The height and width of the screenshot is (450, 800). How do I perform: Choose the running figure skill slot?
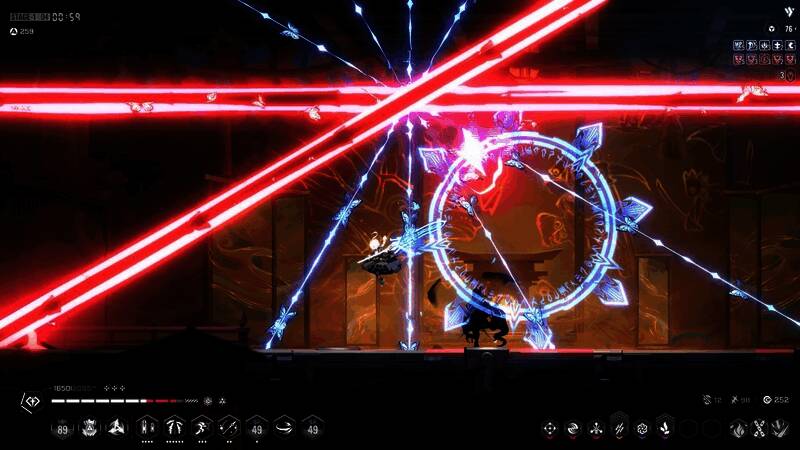(201, 429)
